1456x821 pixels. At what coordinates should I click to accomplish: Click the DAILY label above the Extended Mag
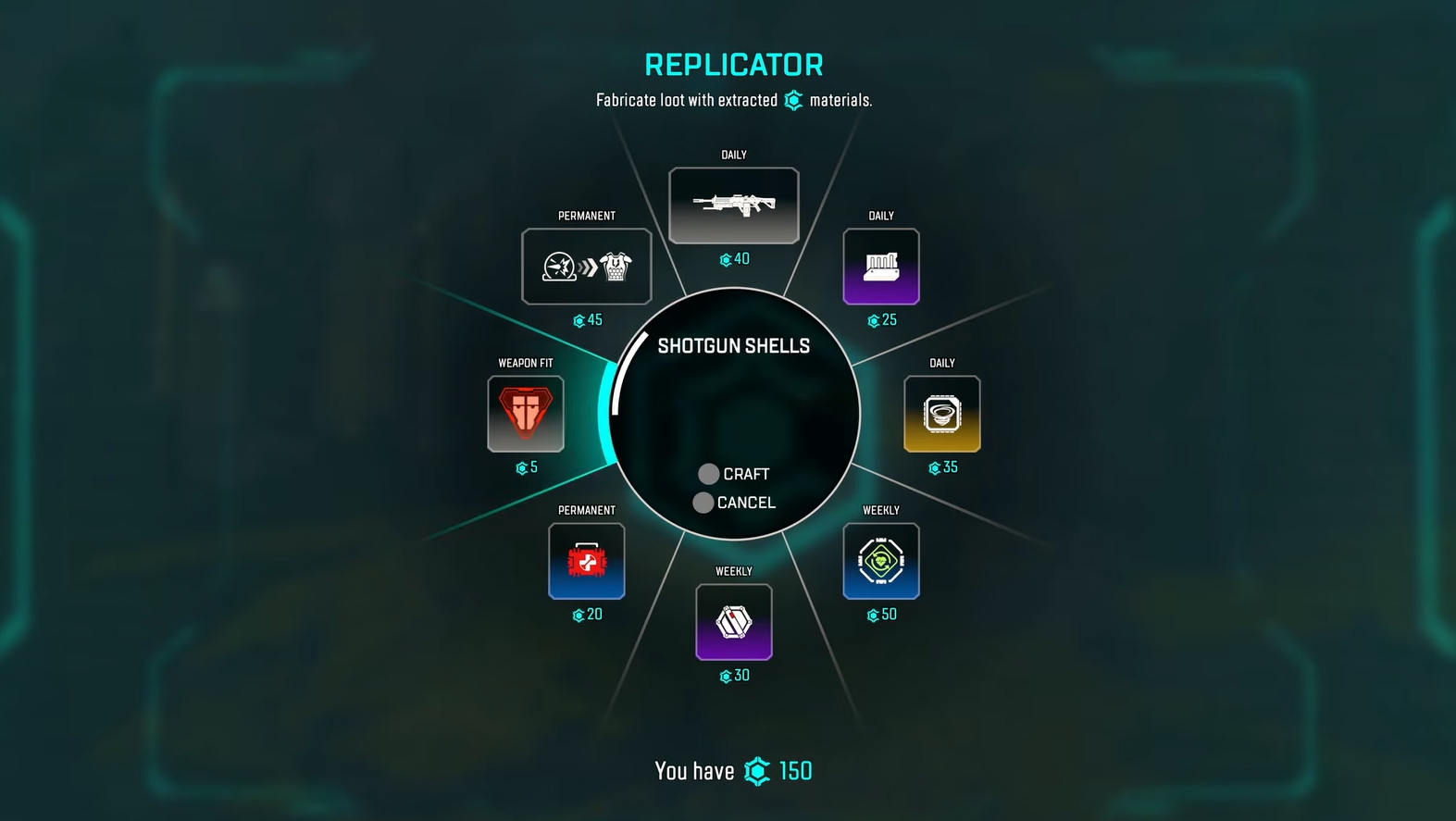pyautogui.click(x=880, y=215)
